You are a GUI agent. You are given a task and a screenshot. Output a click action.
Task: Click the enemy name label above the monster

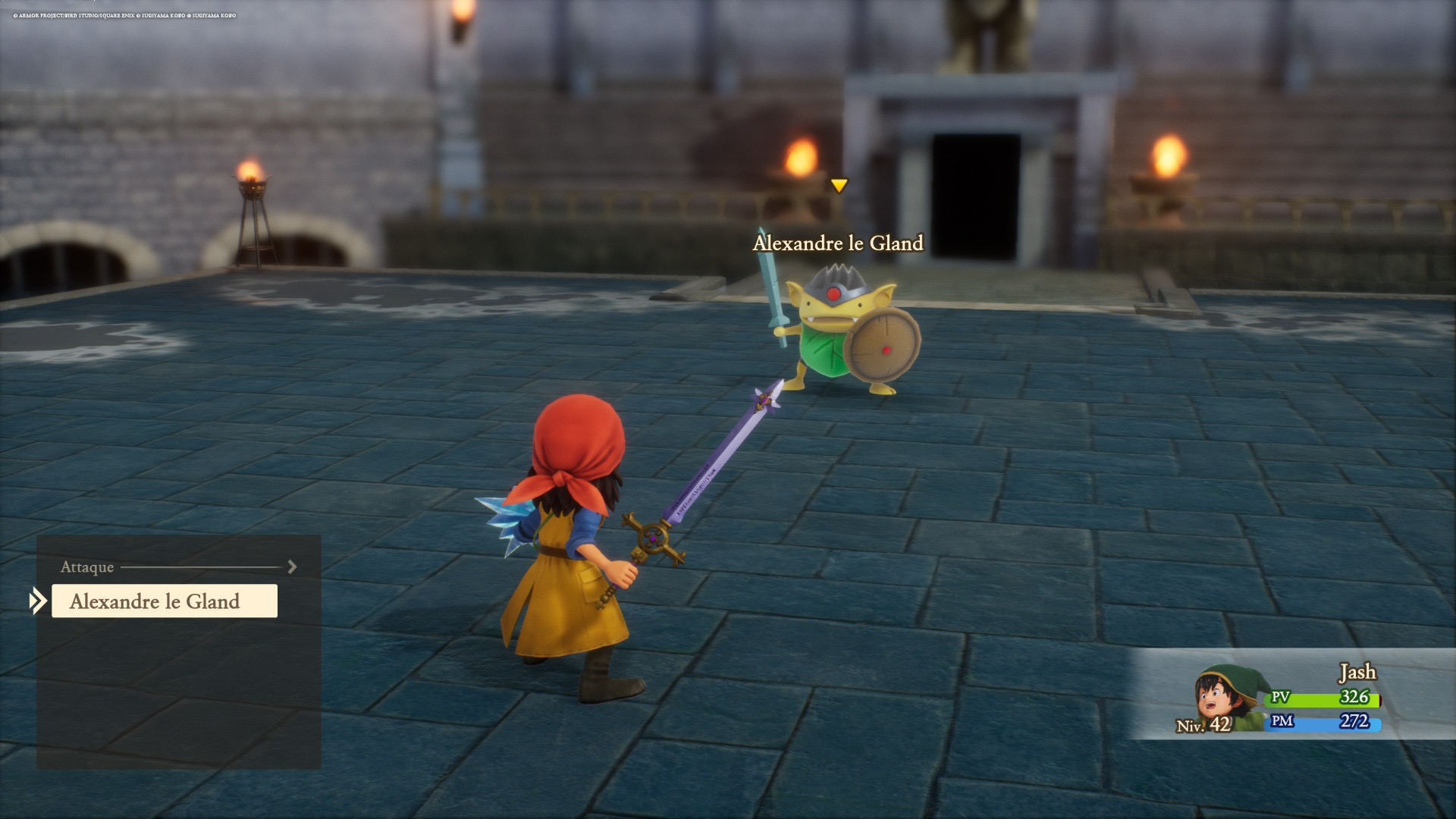coord(837,243)
